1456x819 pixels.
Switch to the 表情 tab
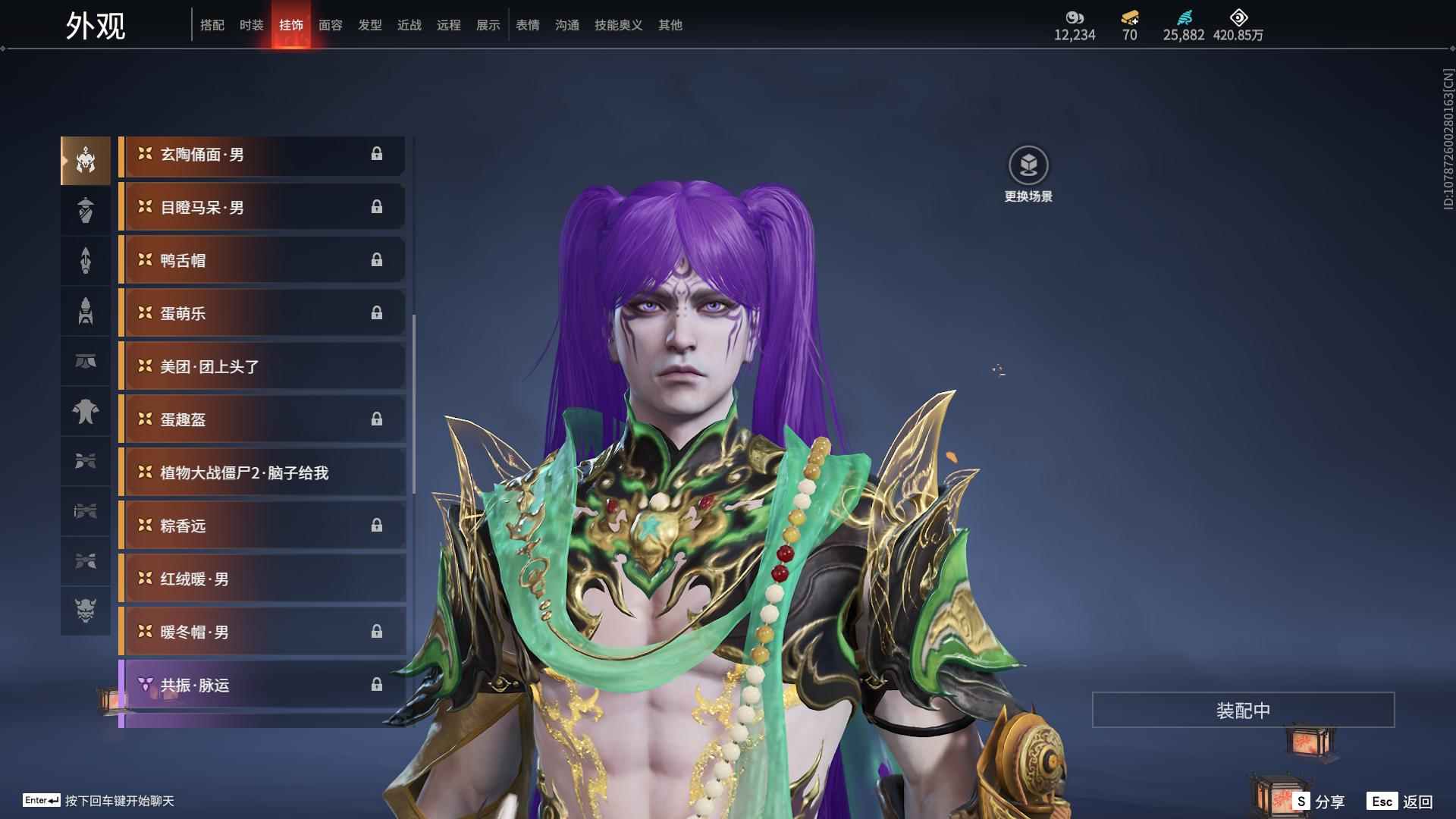pyautogui.click(x=527, y=25)
